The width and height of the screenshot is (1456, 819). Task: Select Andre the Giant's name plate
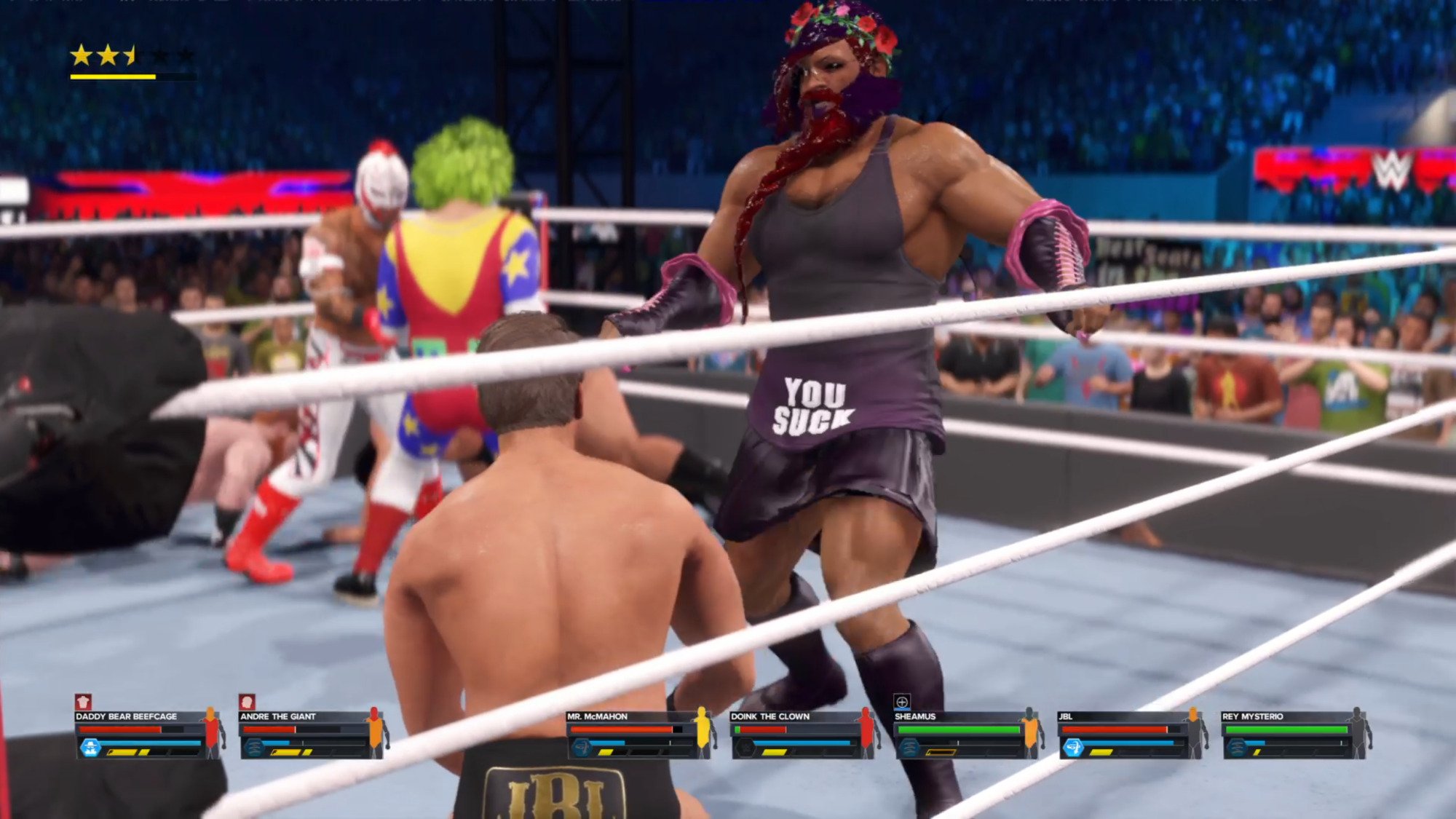pos(278,716)
